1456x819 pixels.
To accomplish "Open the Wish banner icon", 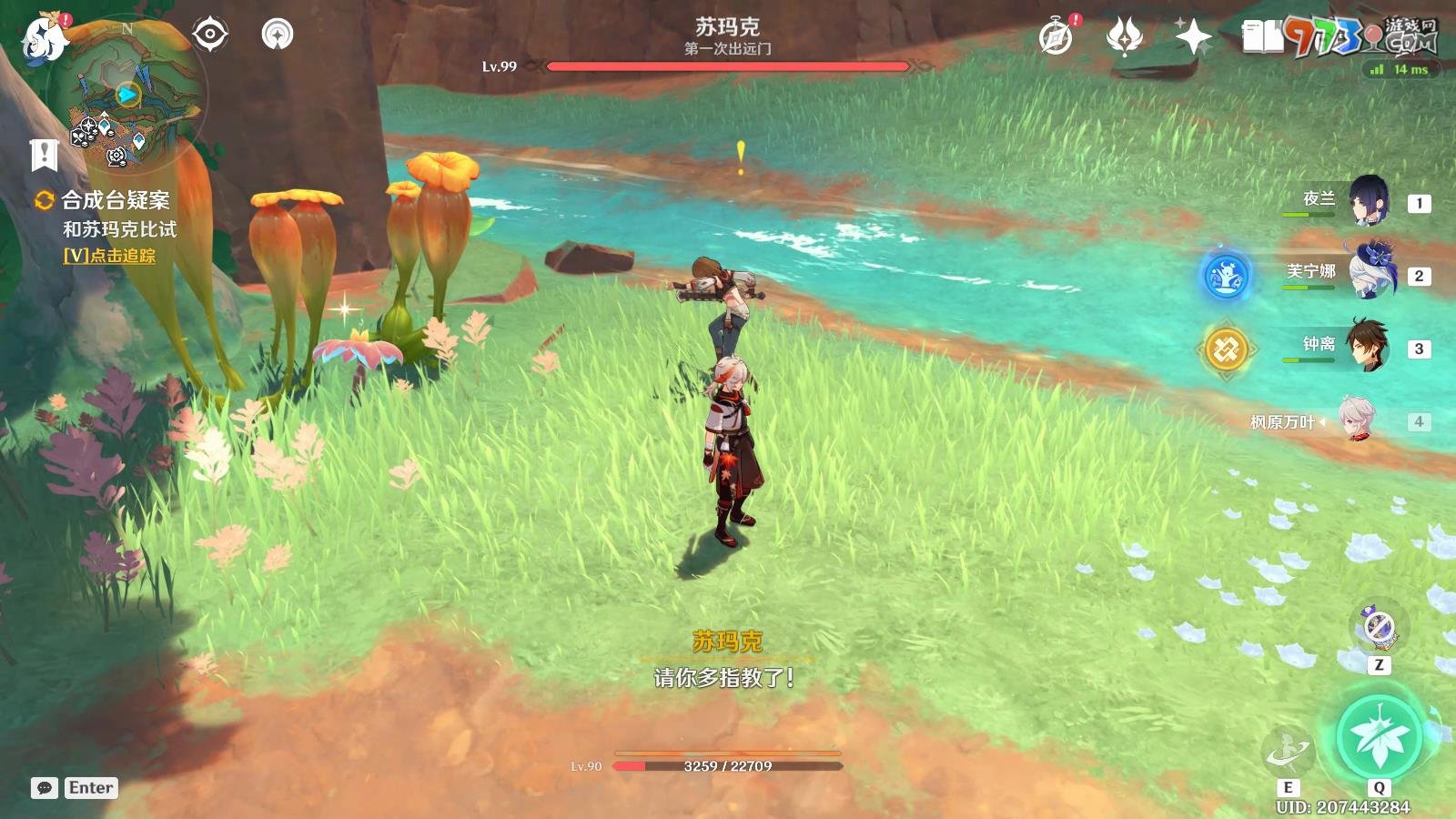I will (x=1124, y=38).
